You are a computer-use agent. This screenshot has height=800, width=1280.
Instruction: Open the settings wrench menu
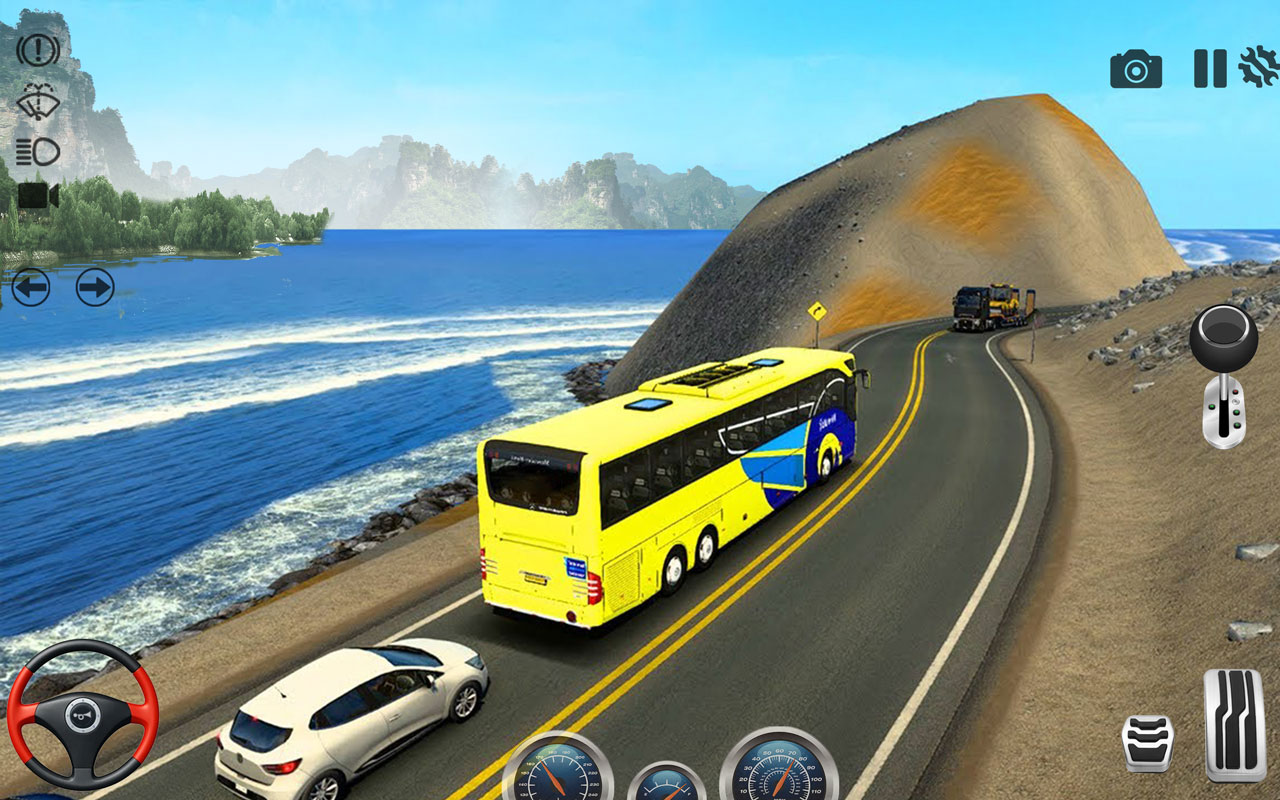(1259, 68)
